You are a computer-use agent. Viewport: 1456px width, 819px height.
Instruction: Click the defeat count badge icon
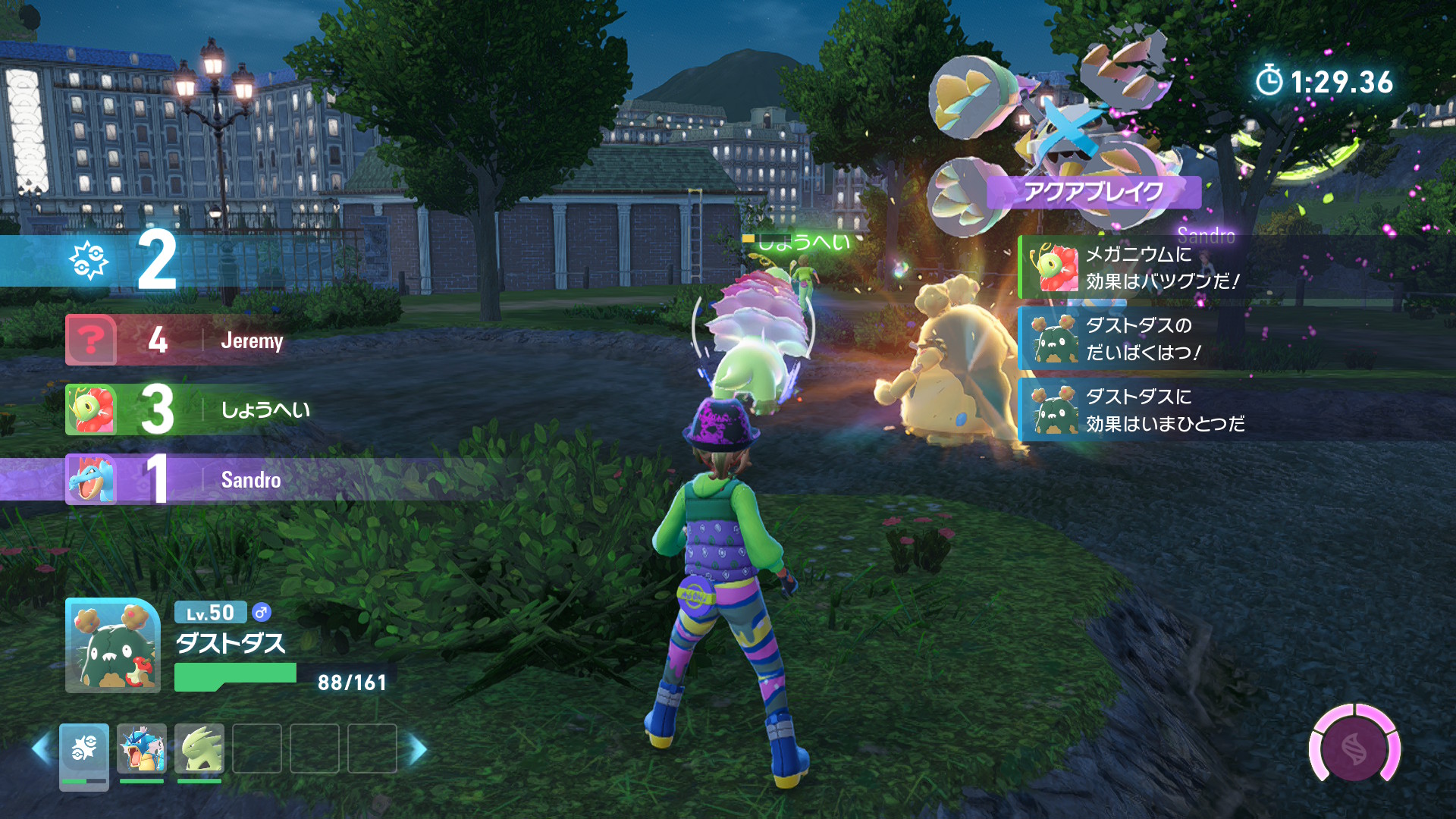click(x=89, y=260)
